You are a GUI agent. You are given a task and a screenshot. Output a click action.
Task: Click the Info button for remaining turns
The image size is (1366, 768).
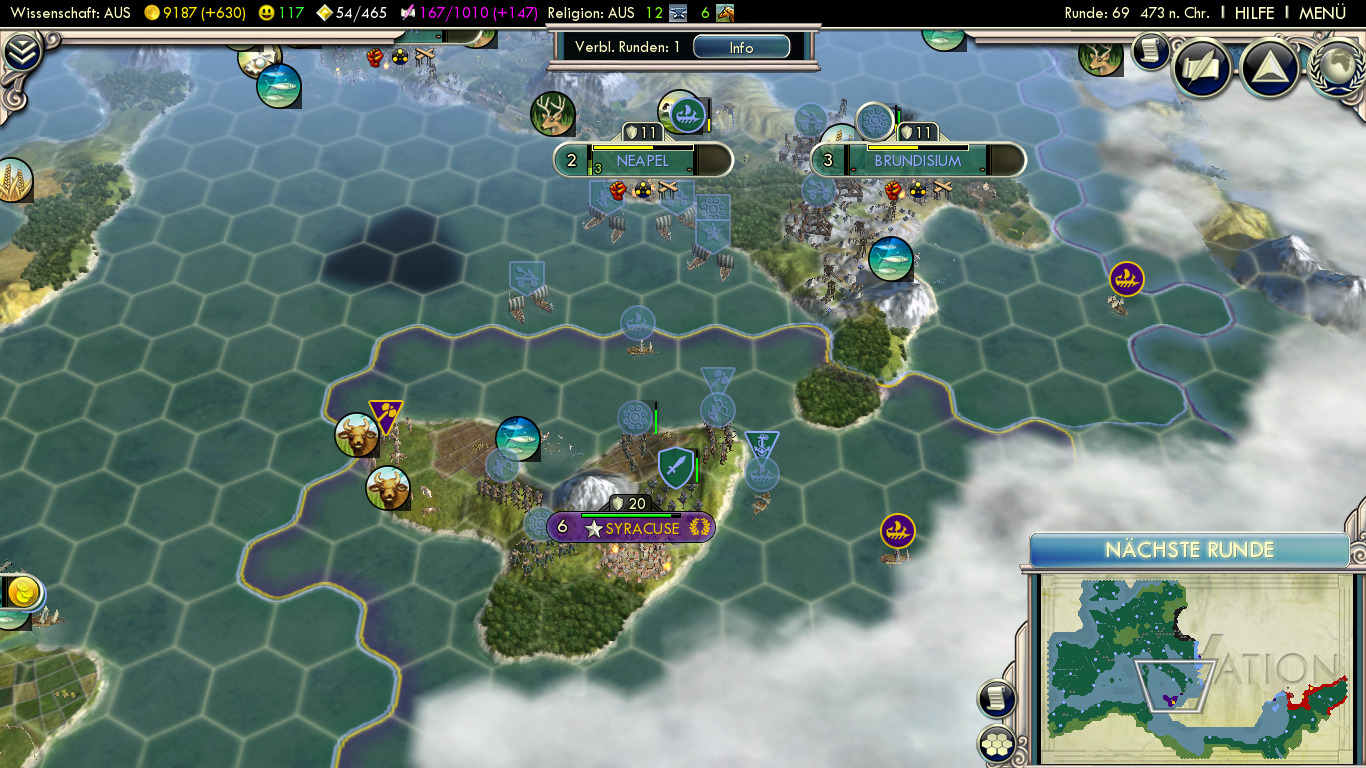click(x=741, y=47)
